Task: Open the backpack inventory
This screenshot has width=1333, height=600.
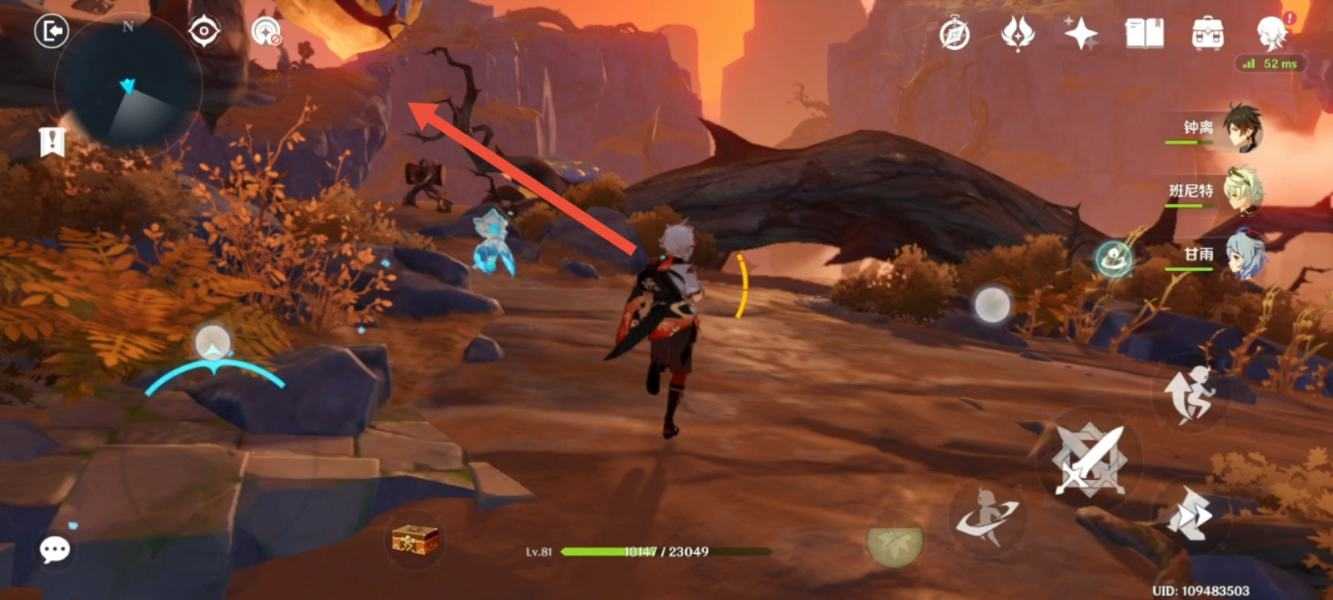Action: [1209, 34]
